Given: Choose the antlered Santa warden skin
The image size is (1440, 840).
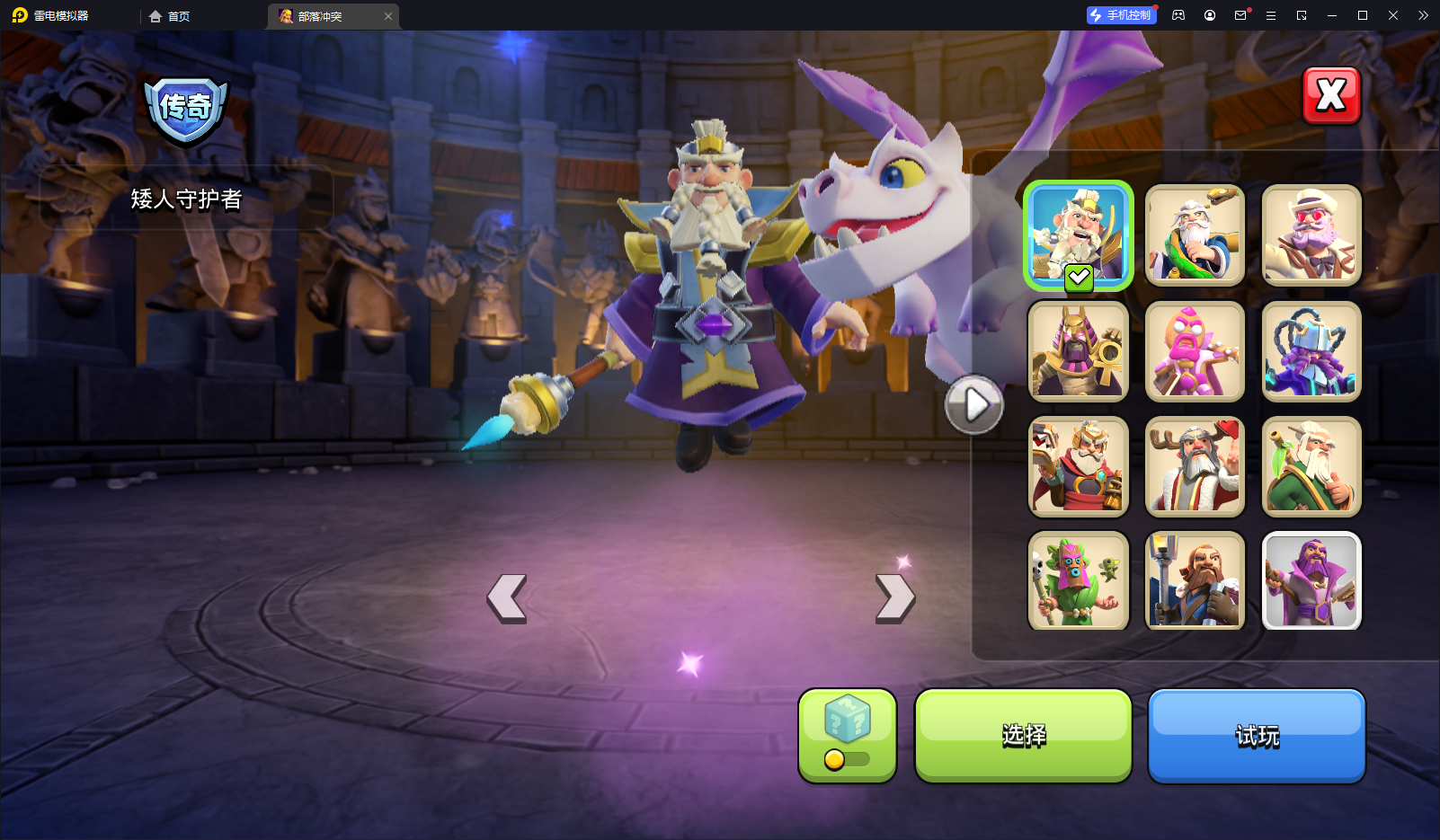Looking at the screenshot, I should coord(1195,466).
